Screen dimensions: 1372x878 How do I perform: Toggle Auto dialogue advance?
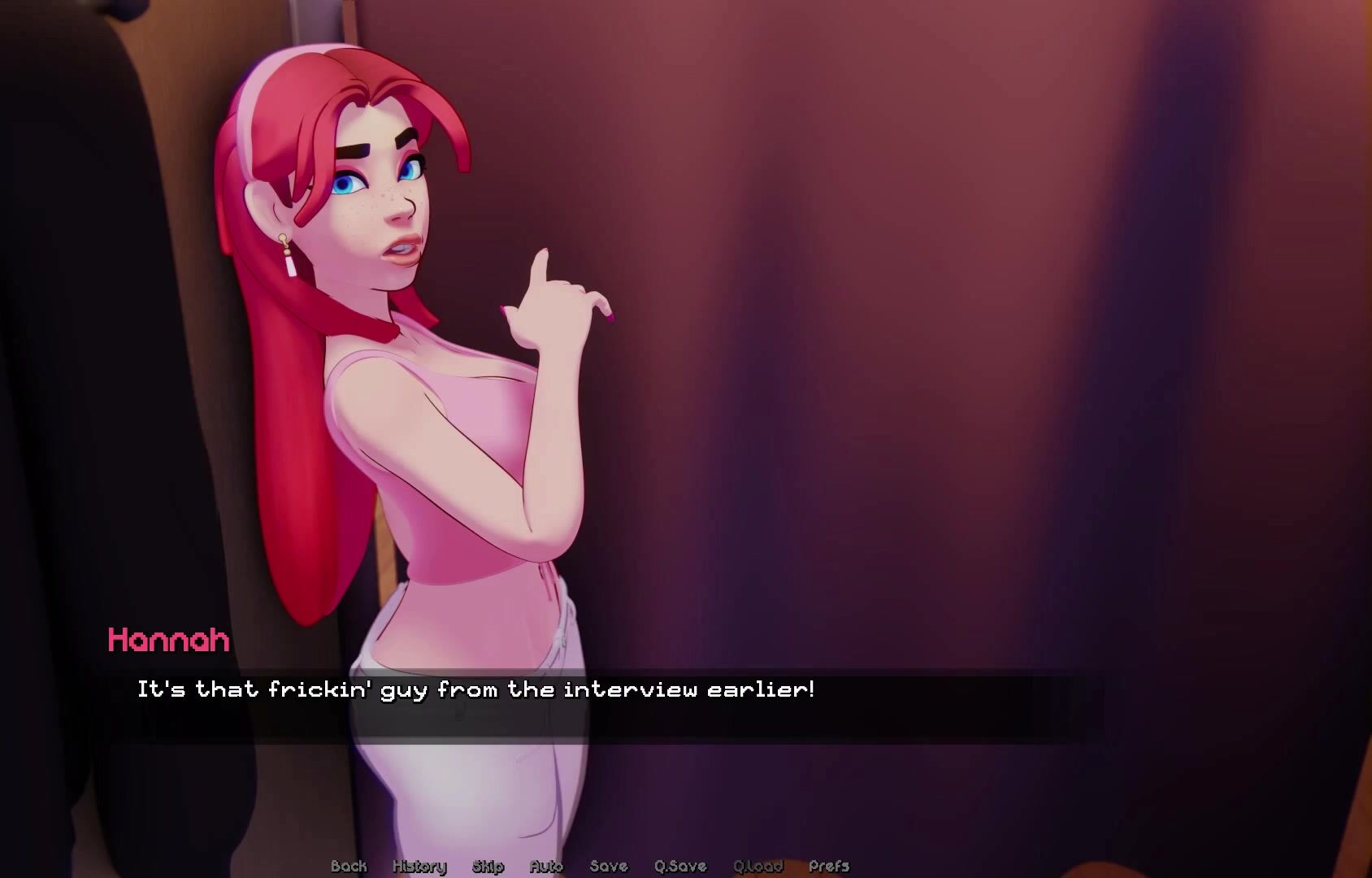click(x=546, y=866)
